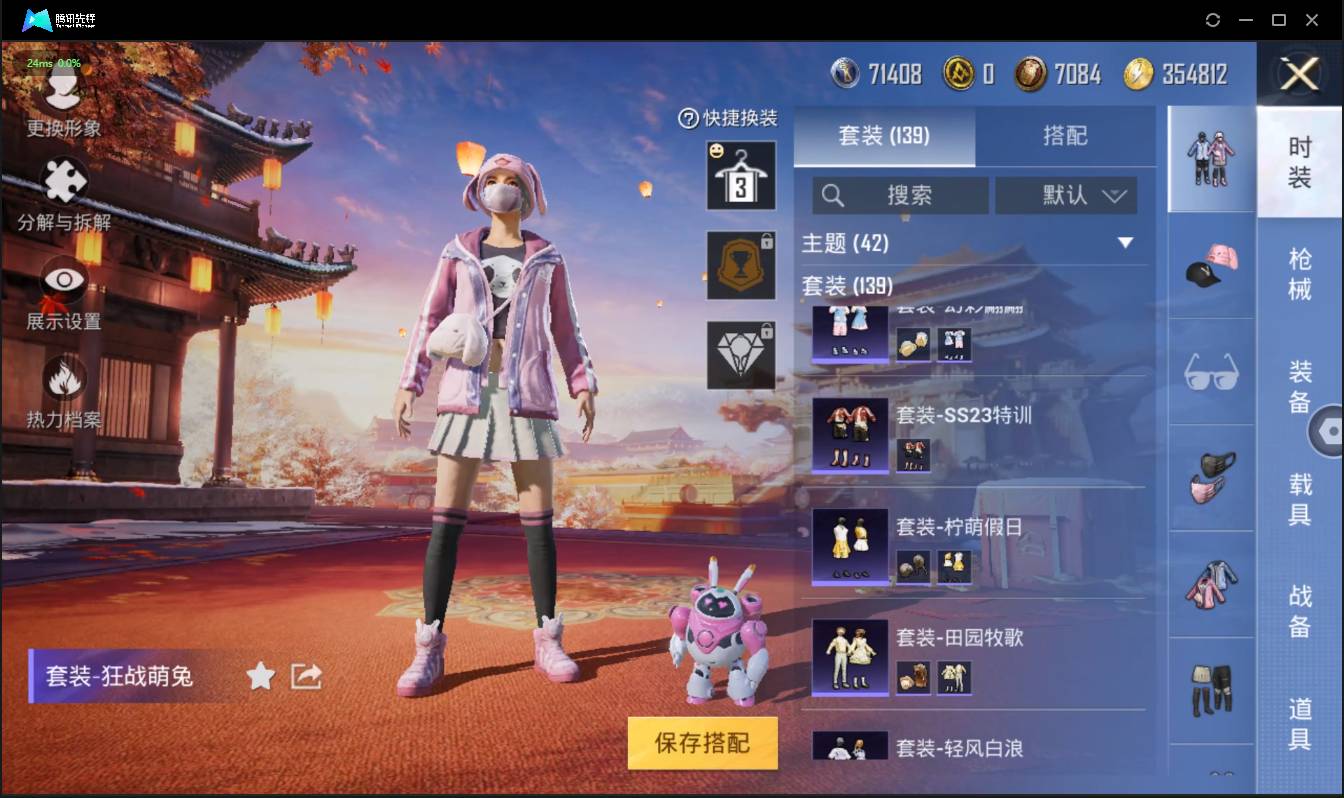Click the hanger quick-outfit slot icon

pos(740,177)
